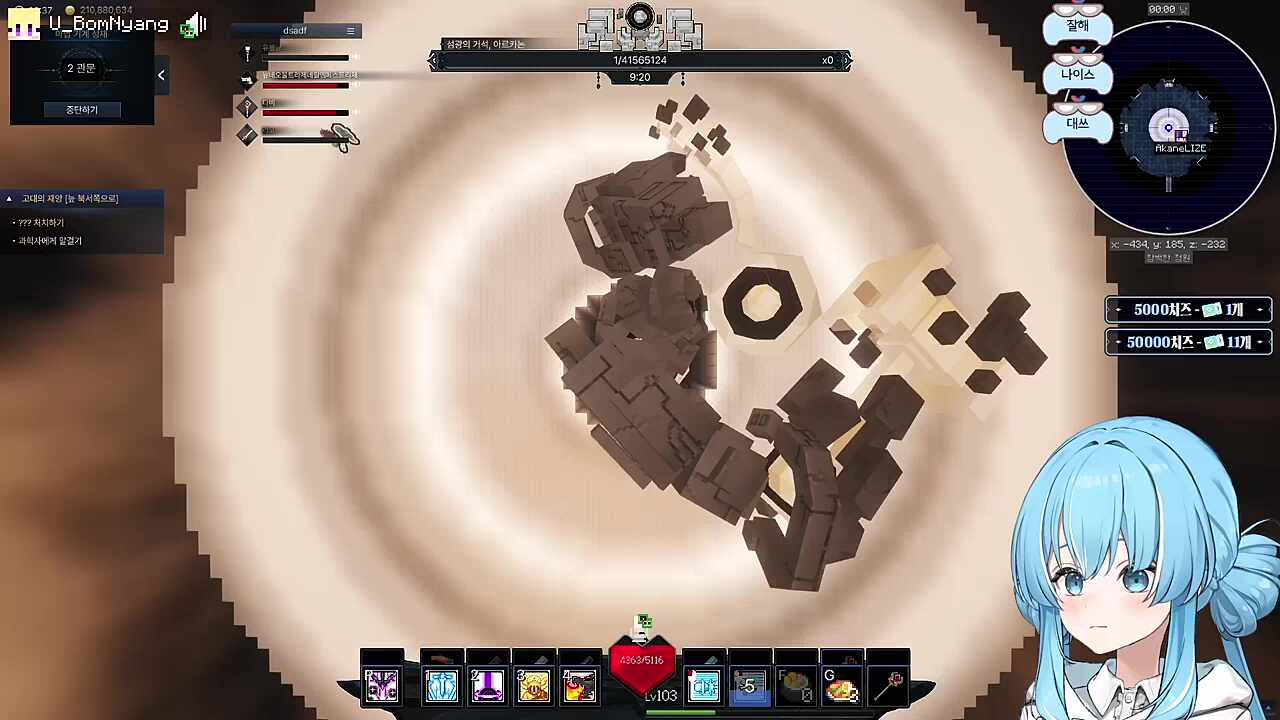Select the second party member's red health row
1280x720 pixels.
pyautogui.click(x=305, y=81)
